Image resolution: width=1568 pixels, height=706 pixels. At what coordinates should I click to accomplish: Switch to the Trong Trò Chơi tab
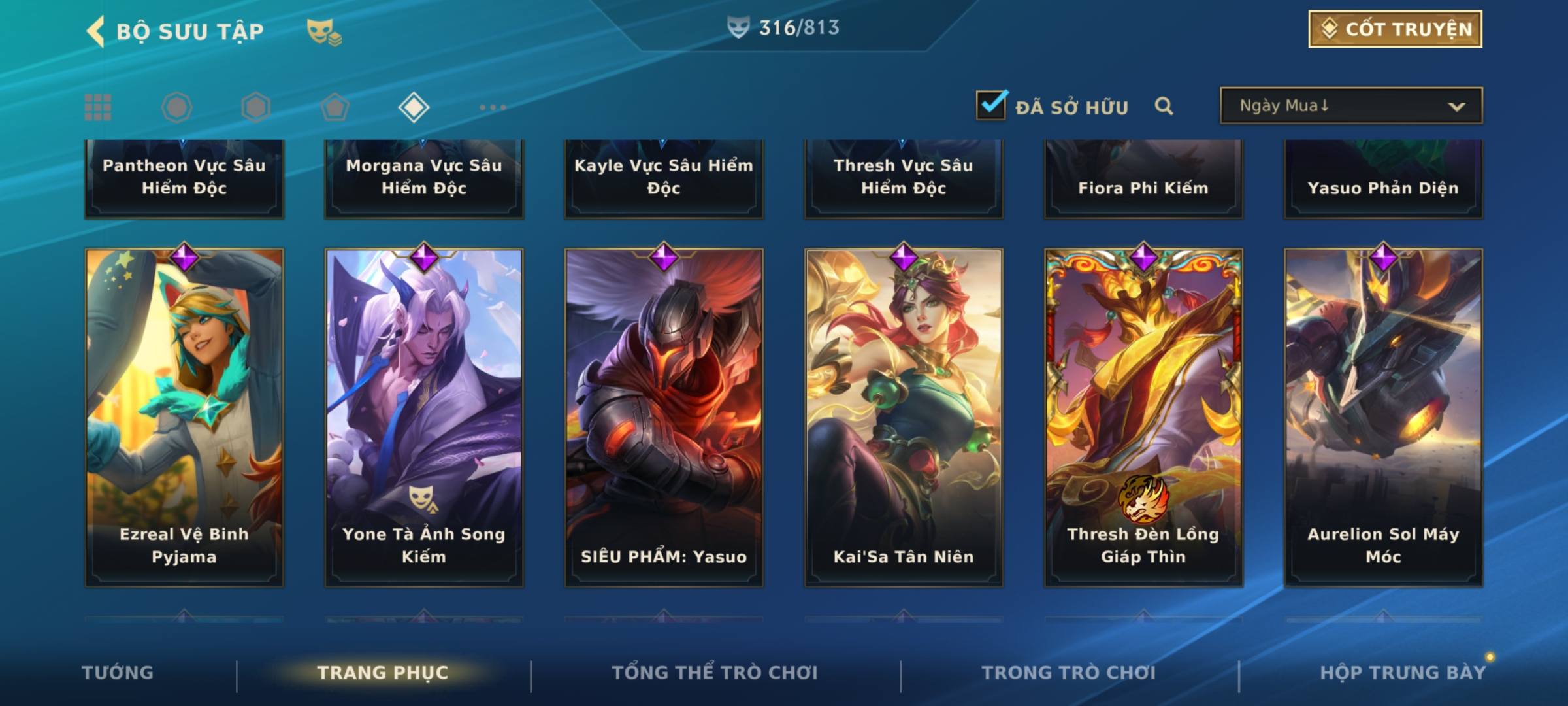(x=1069, y=673)
